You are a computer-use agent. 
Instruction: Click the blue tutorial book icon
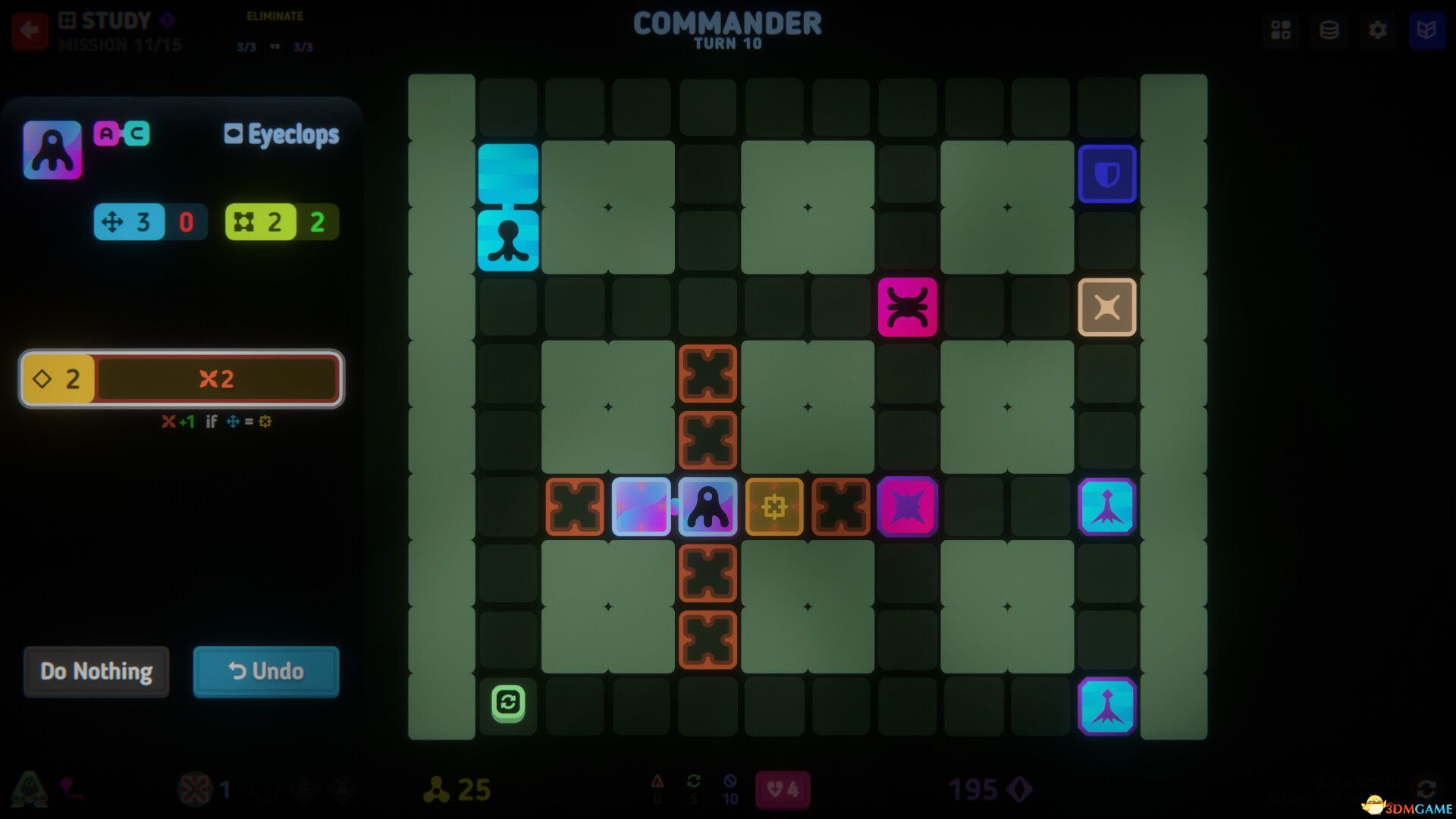click(1428, 31)
